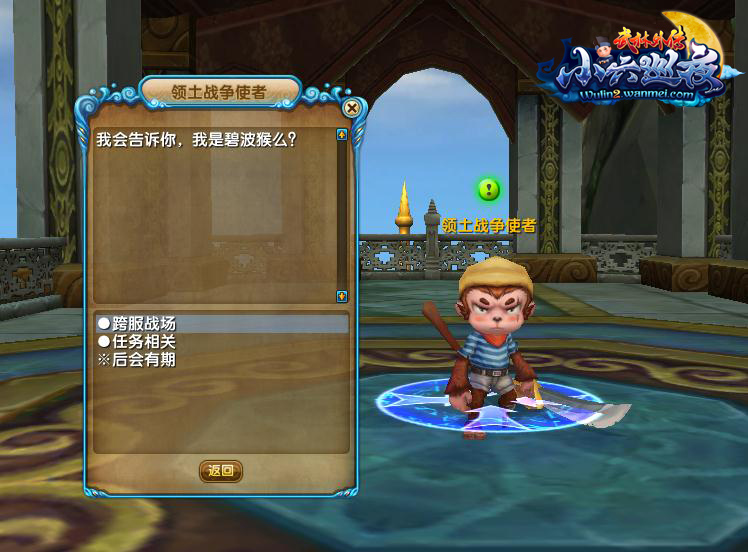Select the 任务相关 dialogue option
Image resolution: width=748 pixels, height=552 pixels.
tap(137, 341)
